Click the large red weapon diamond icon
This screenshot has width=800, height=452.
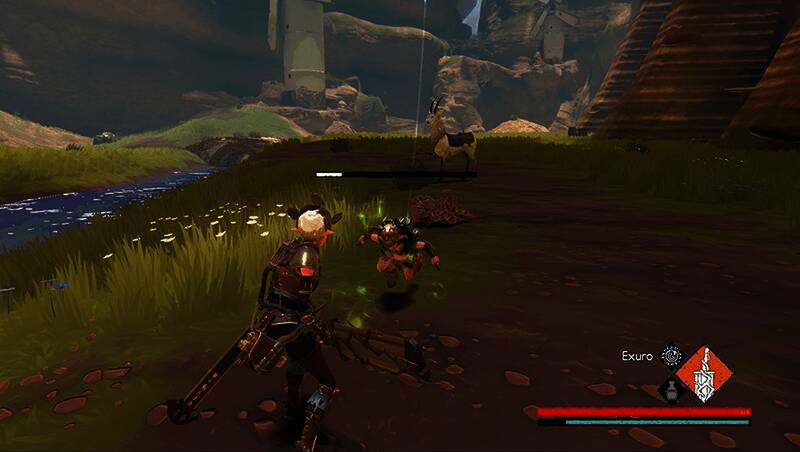pyautogui.click(x=704, y=374)
